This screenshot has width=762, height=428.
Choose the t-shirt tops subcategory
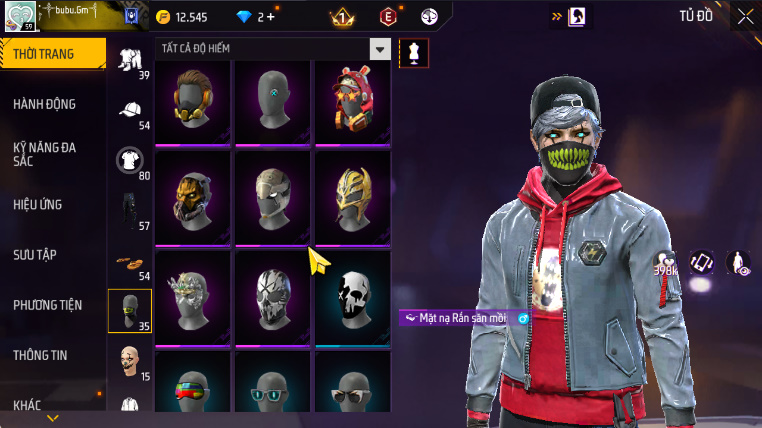coord(130,160)
